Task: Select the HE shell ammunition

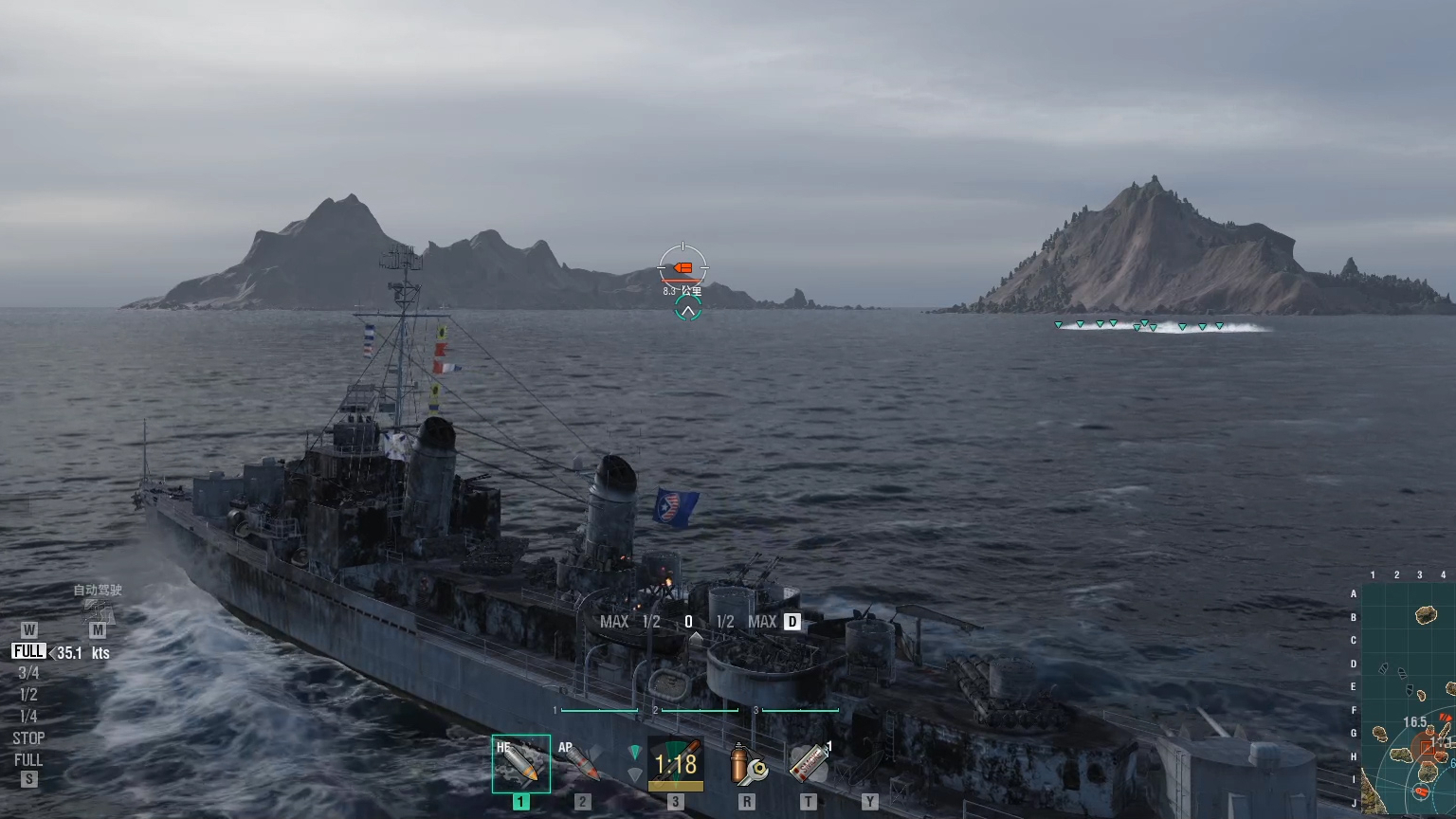Action: pos(520,763)
